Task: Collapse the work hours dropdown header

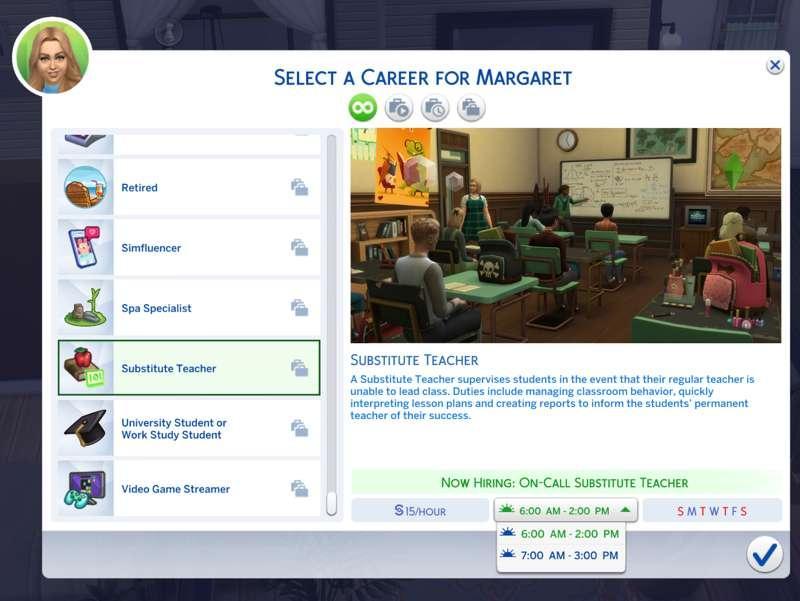Action: point(566,510)
